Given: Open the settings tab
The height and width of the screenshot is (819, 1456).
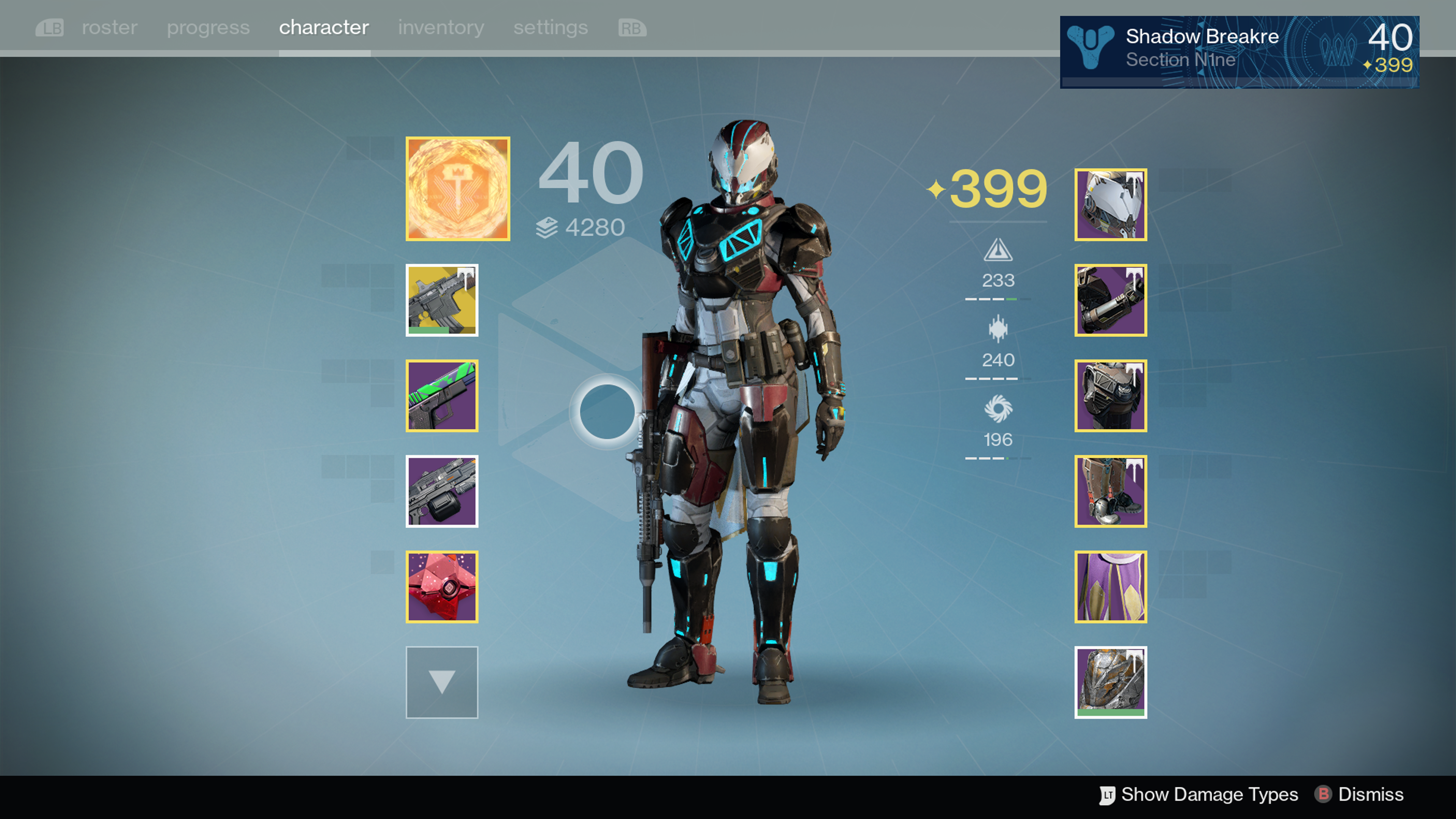Looking at the screenshot, I should coord(551,28).
